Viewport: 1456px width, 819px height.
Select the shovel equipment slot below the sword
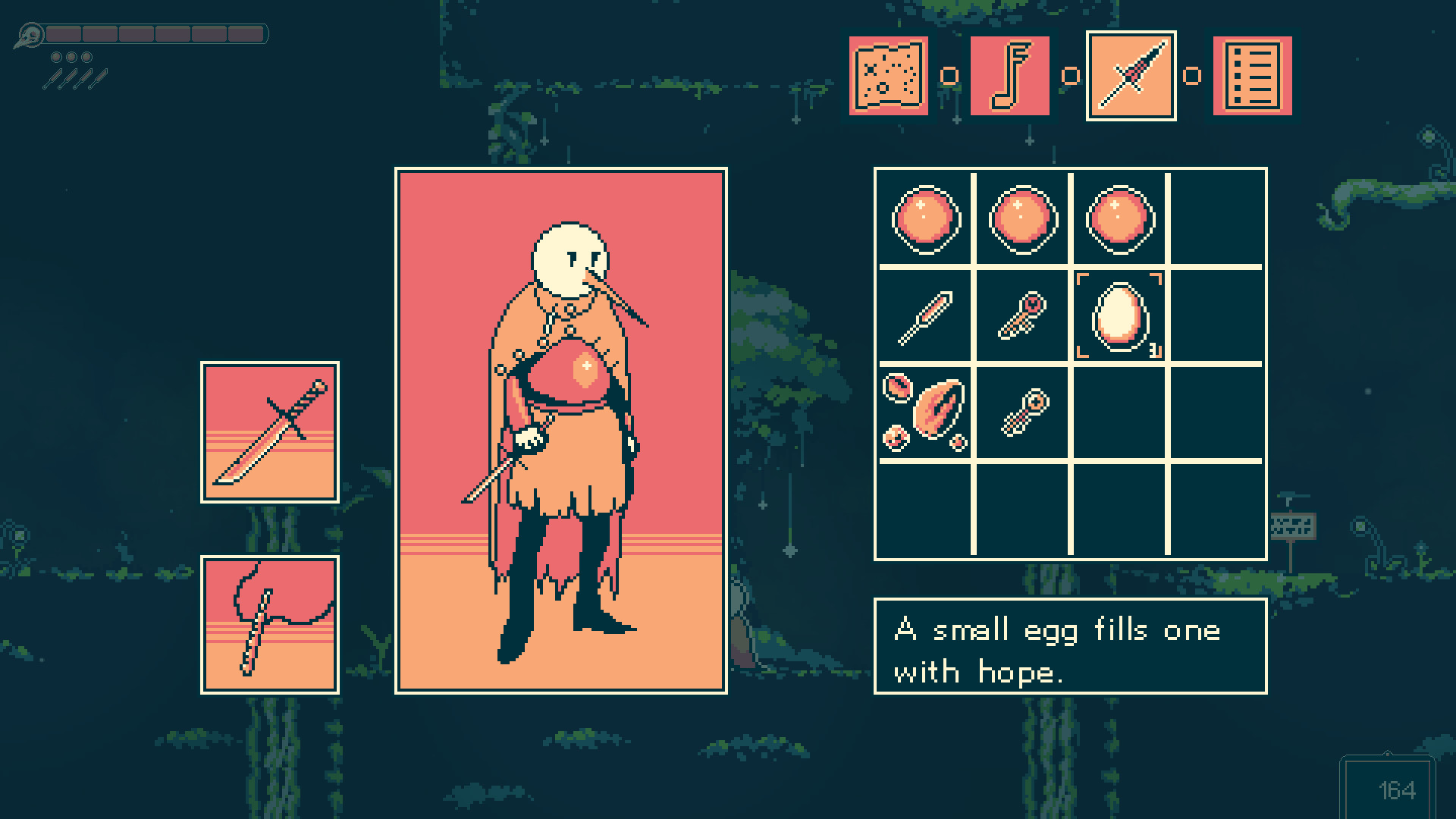tap(269, 626)
